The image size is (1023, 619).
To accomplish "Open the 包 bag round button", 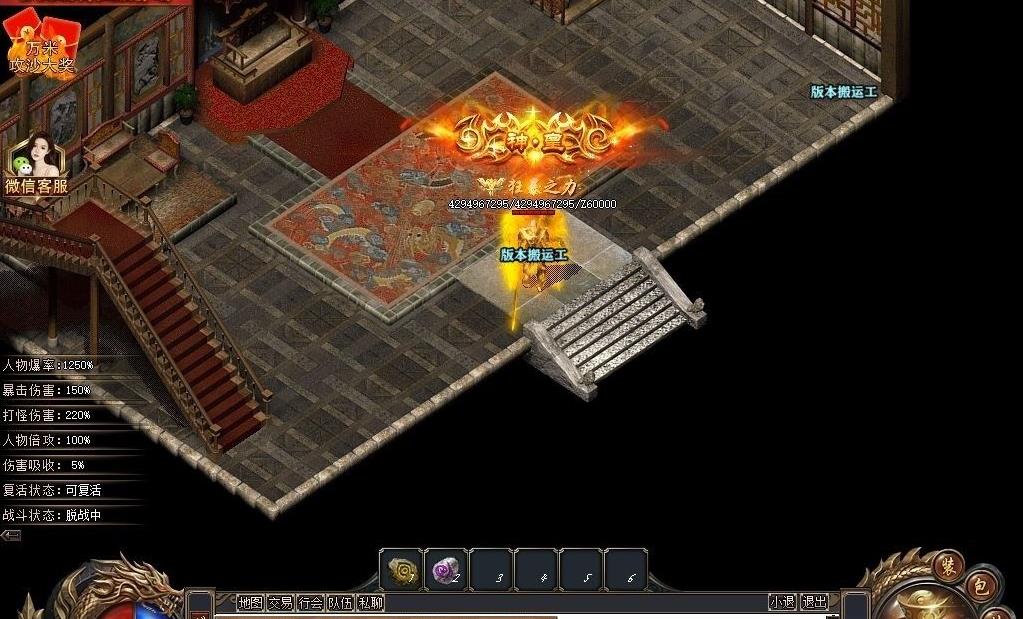I will click(981, 586).
